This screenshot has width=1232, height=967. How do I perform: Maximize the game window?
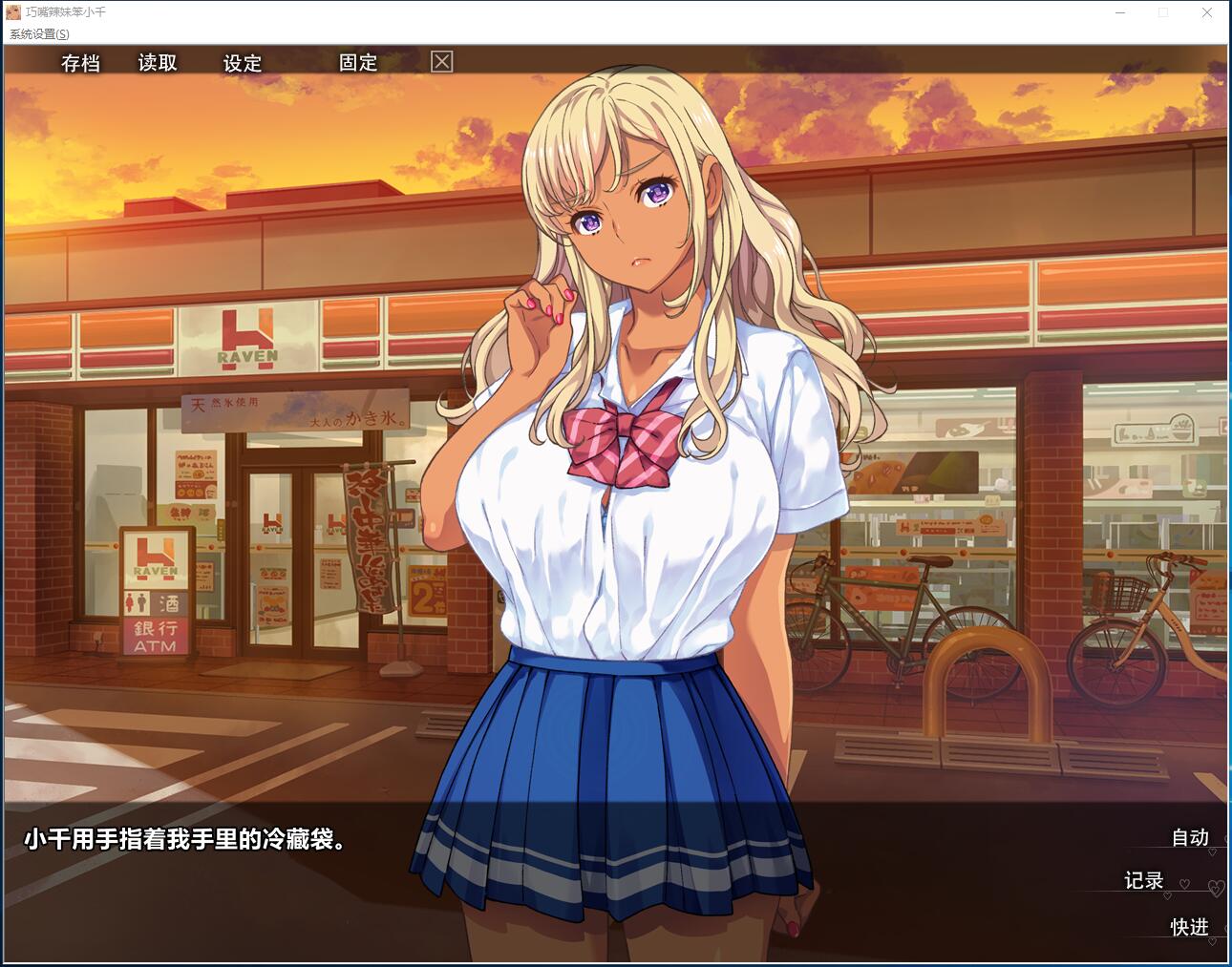pyautogui.click(x=1162, y=12)
